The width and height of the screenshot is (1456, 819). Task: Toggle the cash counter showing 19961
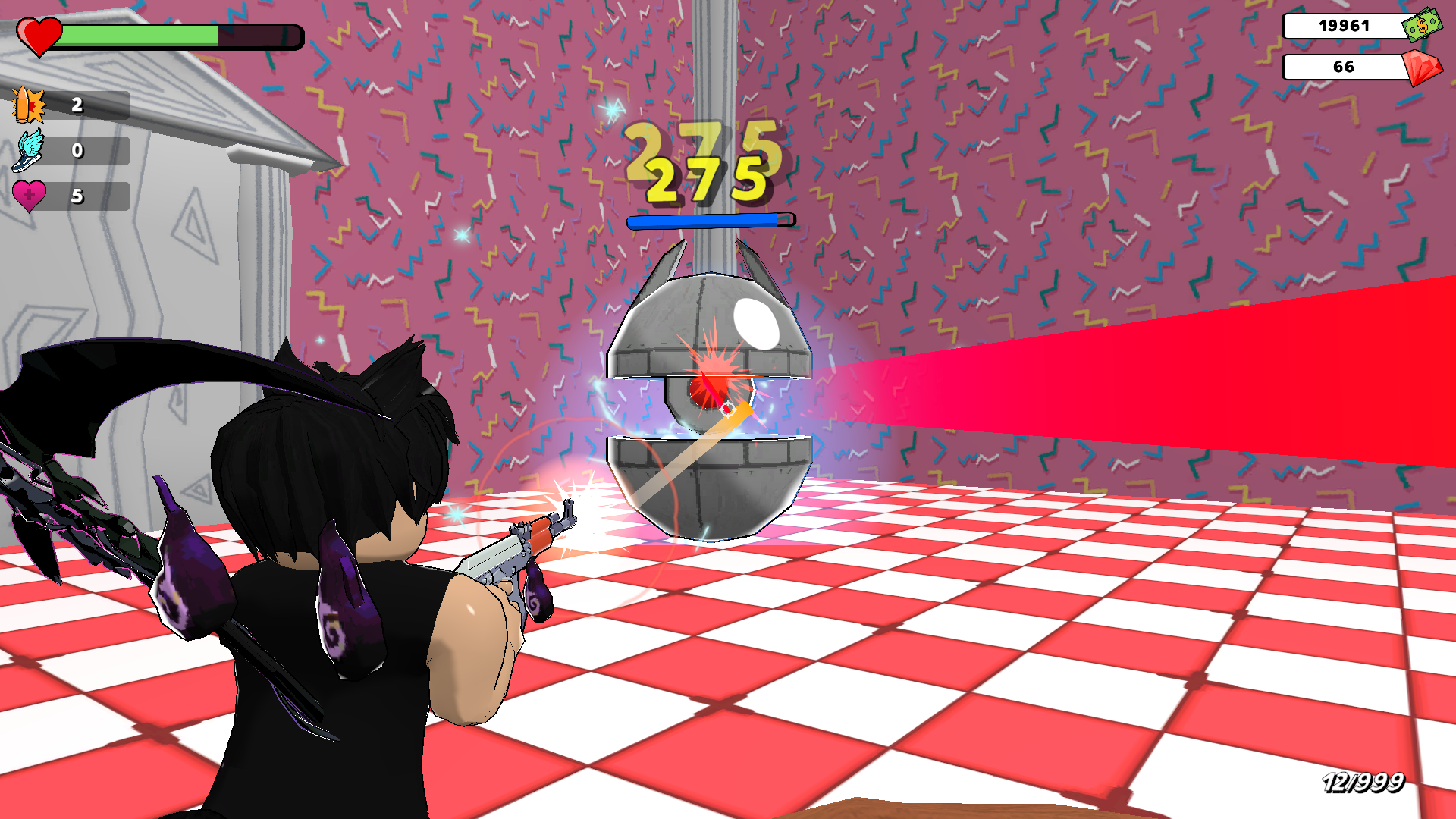[1344, 25]
